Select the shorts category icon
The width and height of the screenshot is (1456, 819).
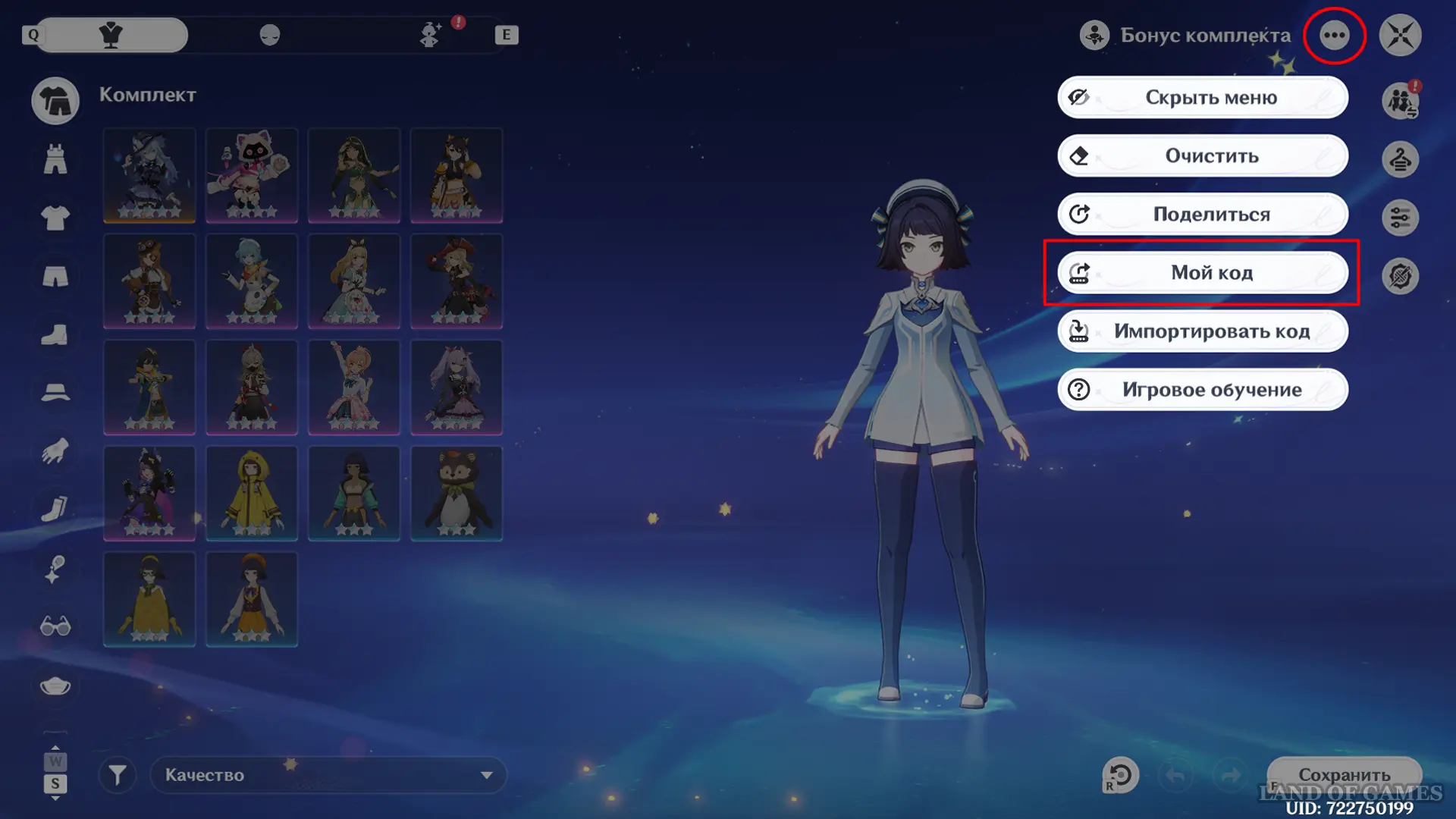(55, 277)
